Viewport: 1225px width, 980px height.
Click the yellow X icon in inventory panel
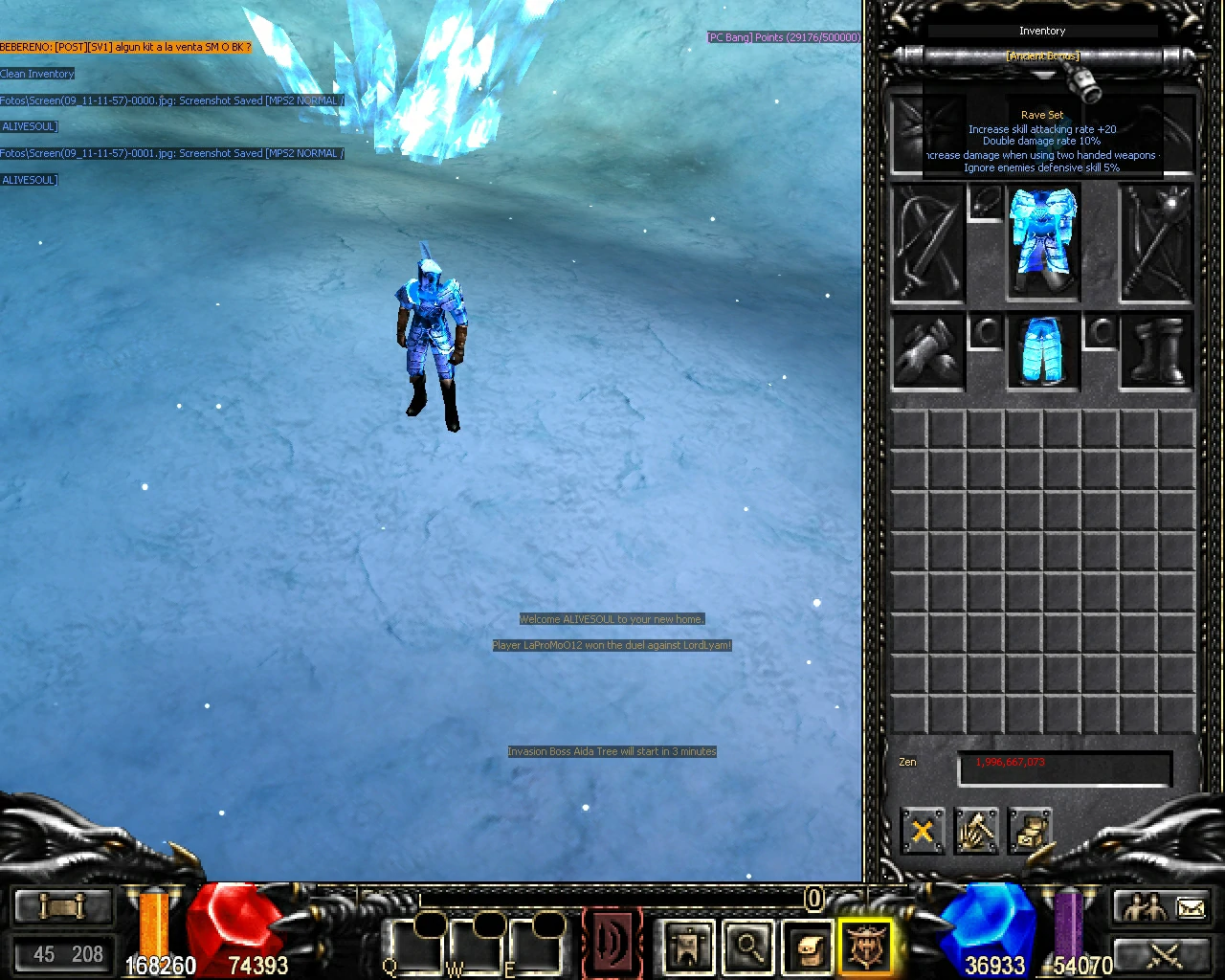coord(922,832)
